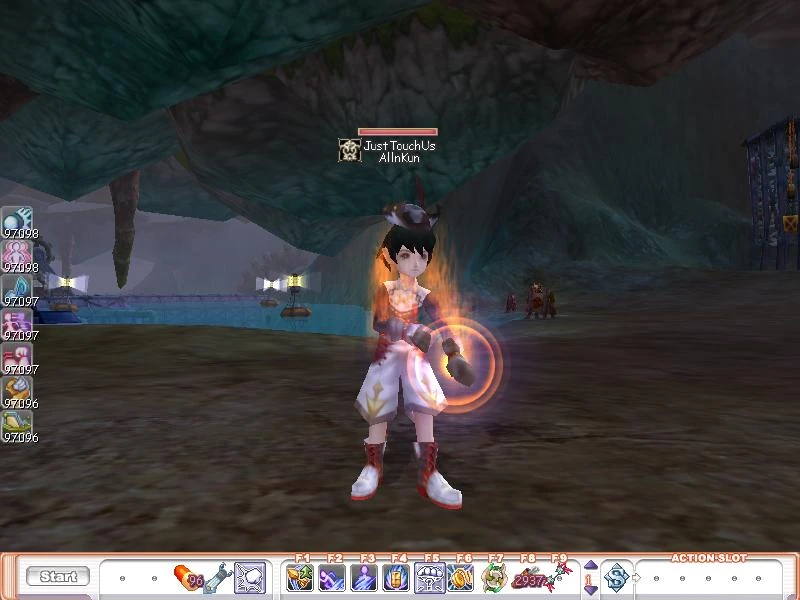The image size is (800, 600).
Task: Activate the F5 parachute-shaped skill icon
Action: coord(429,577)
